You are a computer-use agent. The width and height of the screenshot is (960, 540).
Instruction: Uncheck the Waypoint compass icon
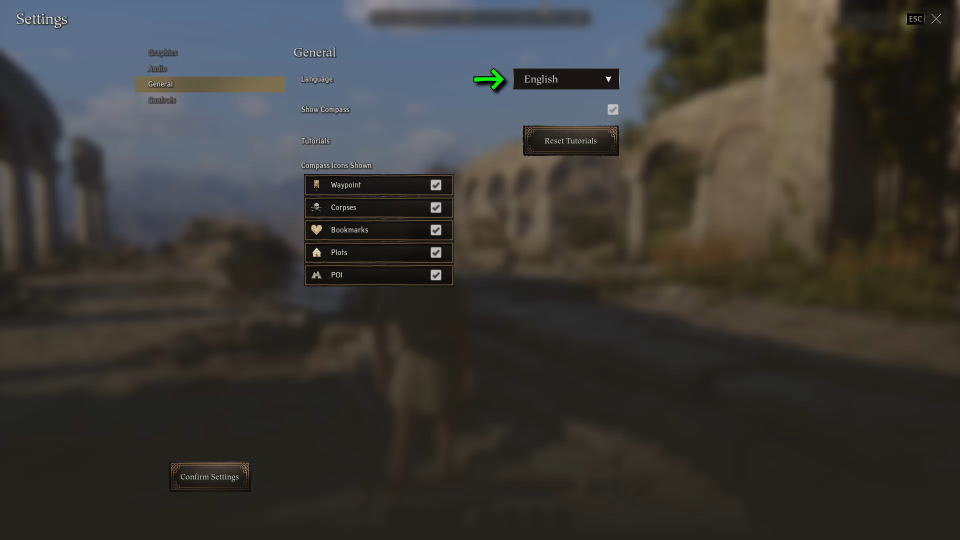436,185
